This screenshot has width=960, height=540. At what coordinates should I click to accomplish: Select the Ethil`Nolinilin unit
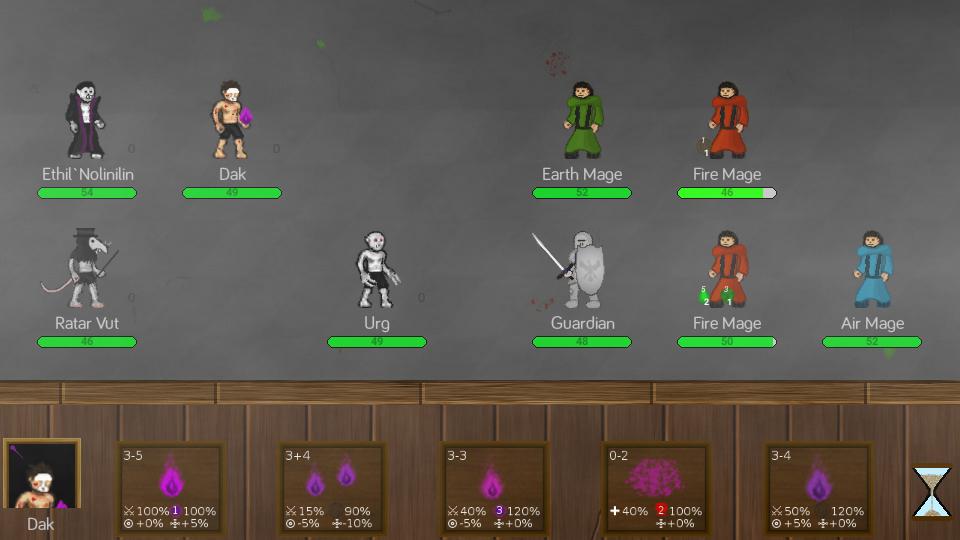[x=87, y=122]
